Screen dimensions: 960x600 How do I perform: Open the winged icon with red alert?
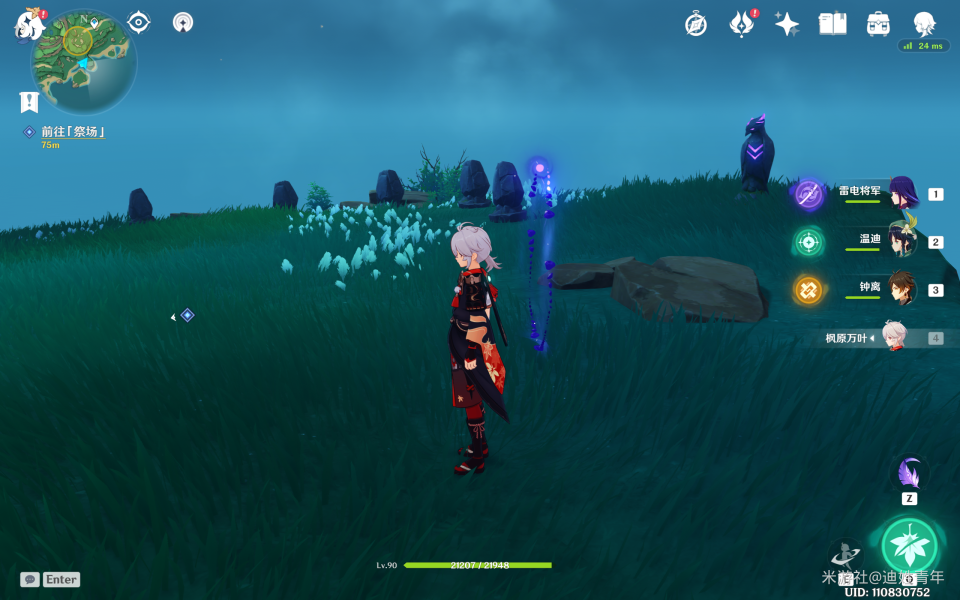pos(742,24)
